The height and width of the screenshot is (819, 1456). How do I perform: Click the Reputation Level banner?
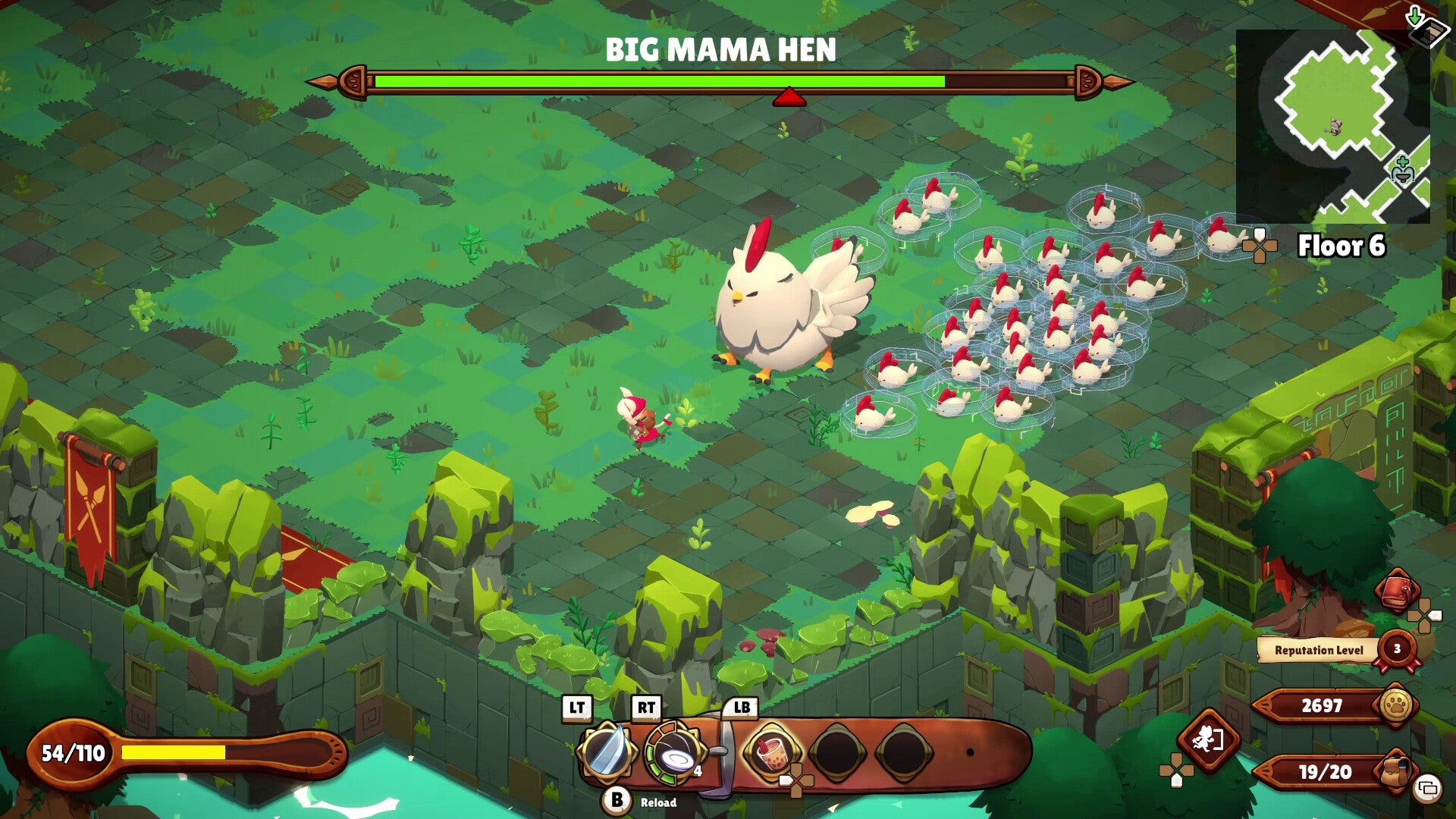[x=1318, y=649]
